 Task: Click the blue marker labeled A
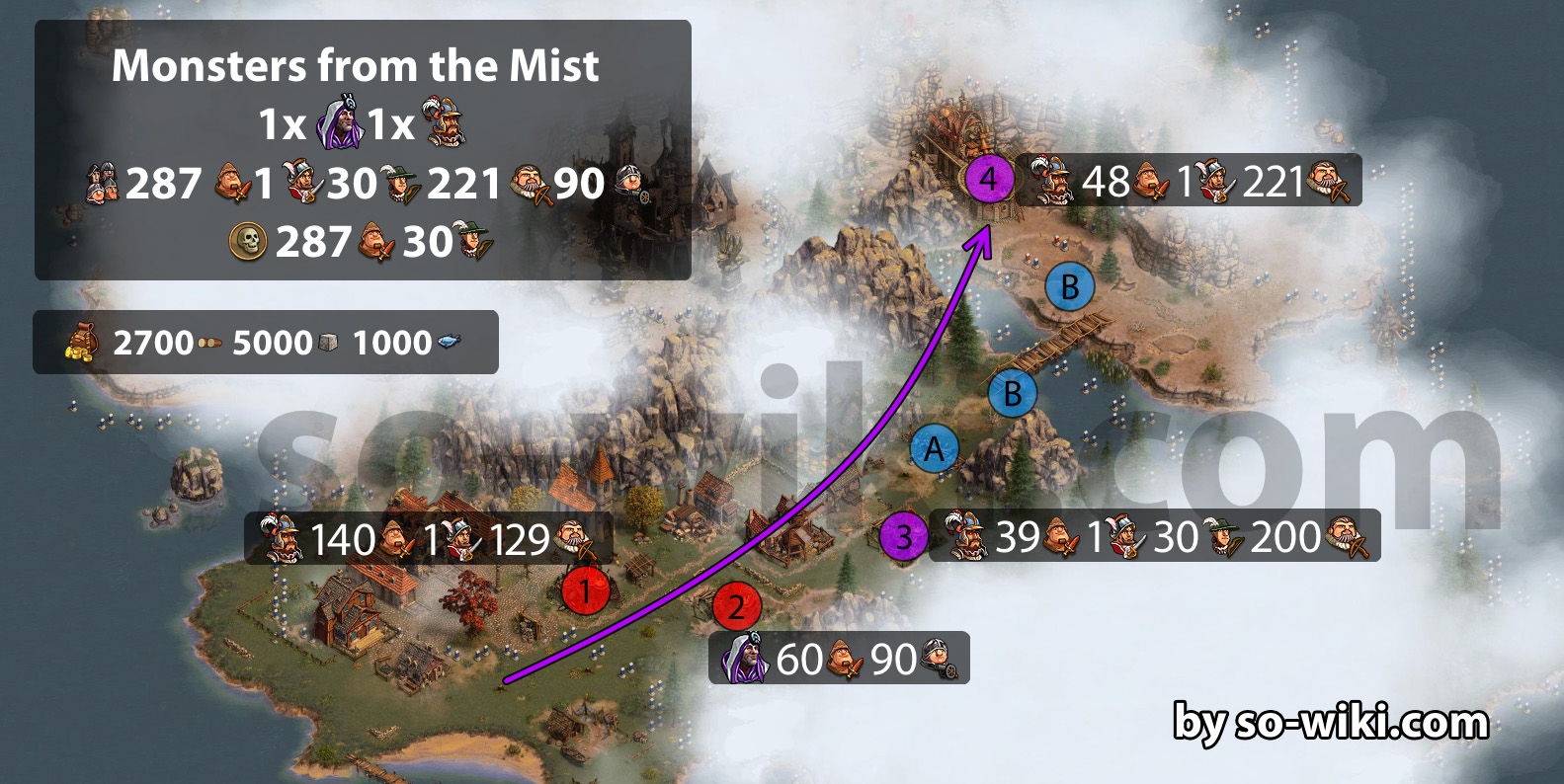(934, 450)
